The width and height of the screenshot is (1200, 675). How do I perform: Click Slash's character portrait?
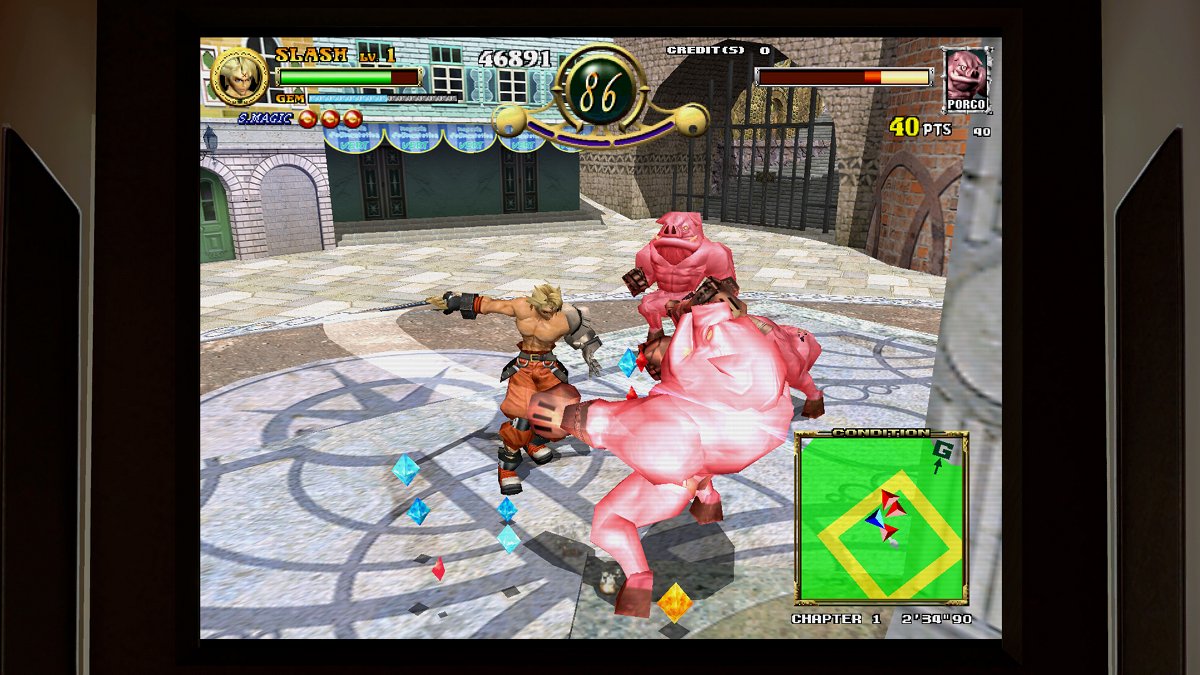coord(240,77)
